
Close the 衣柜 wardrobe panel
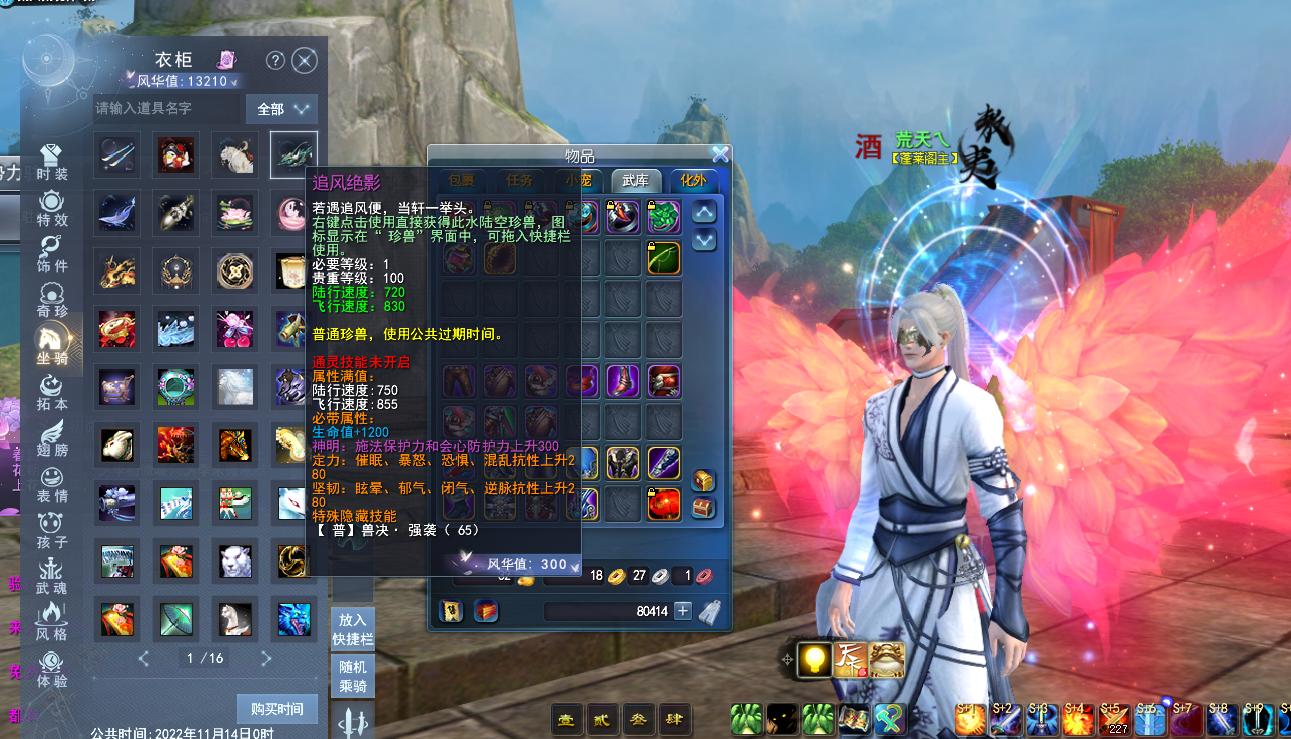click(x=304, y=61)
